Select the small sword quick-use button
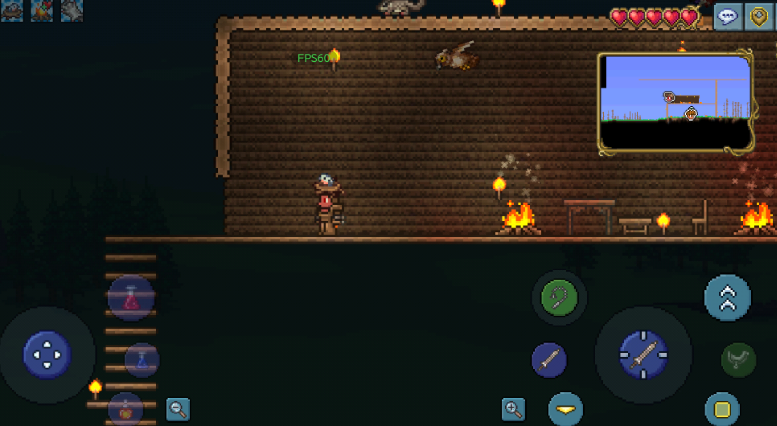This screenshot has height=426, width=777. point(549,360)
